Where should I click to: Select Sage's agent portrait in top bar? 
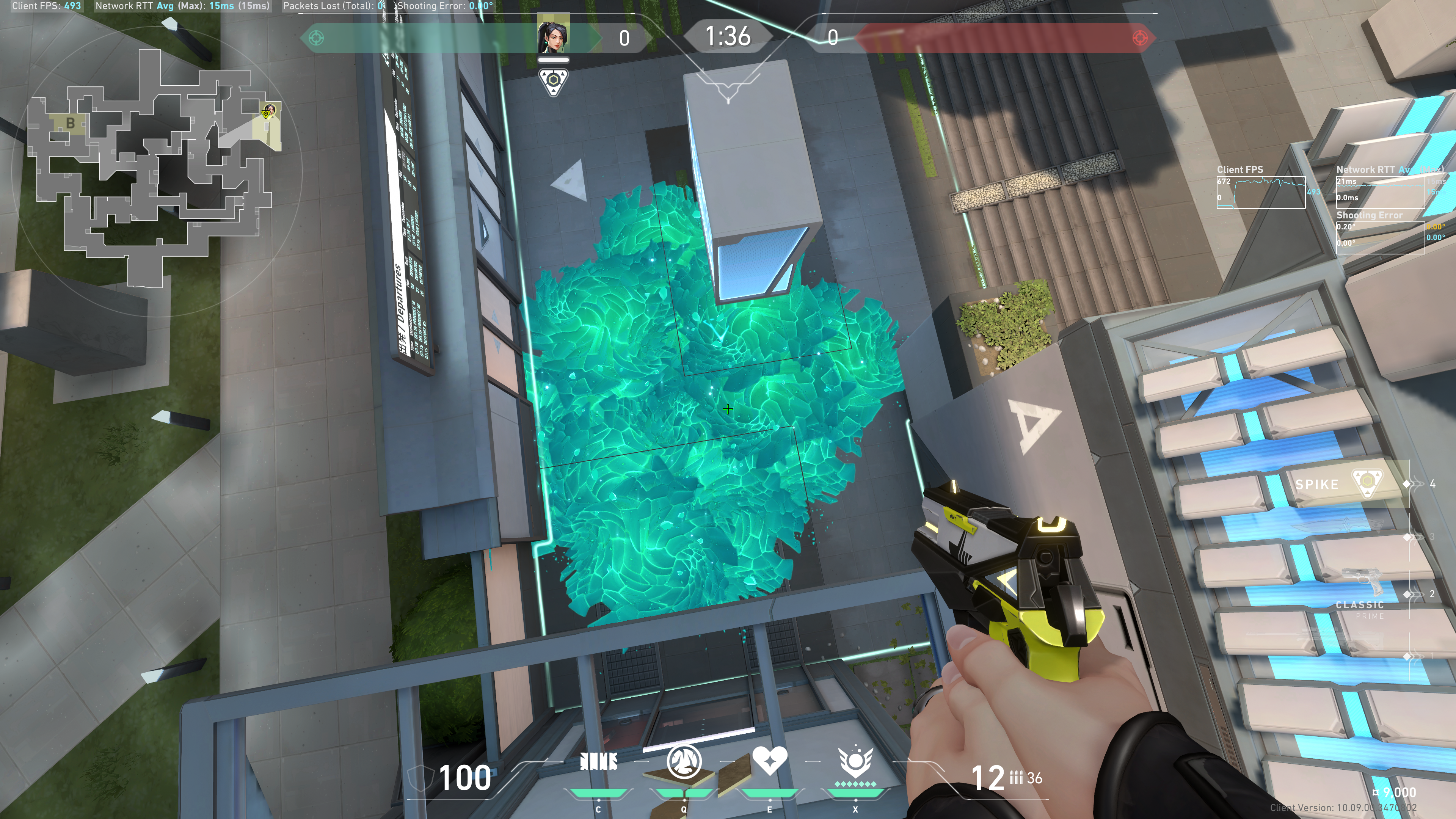click(x=553, y=36)
